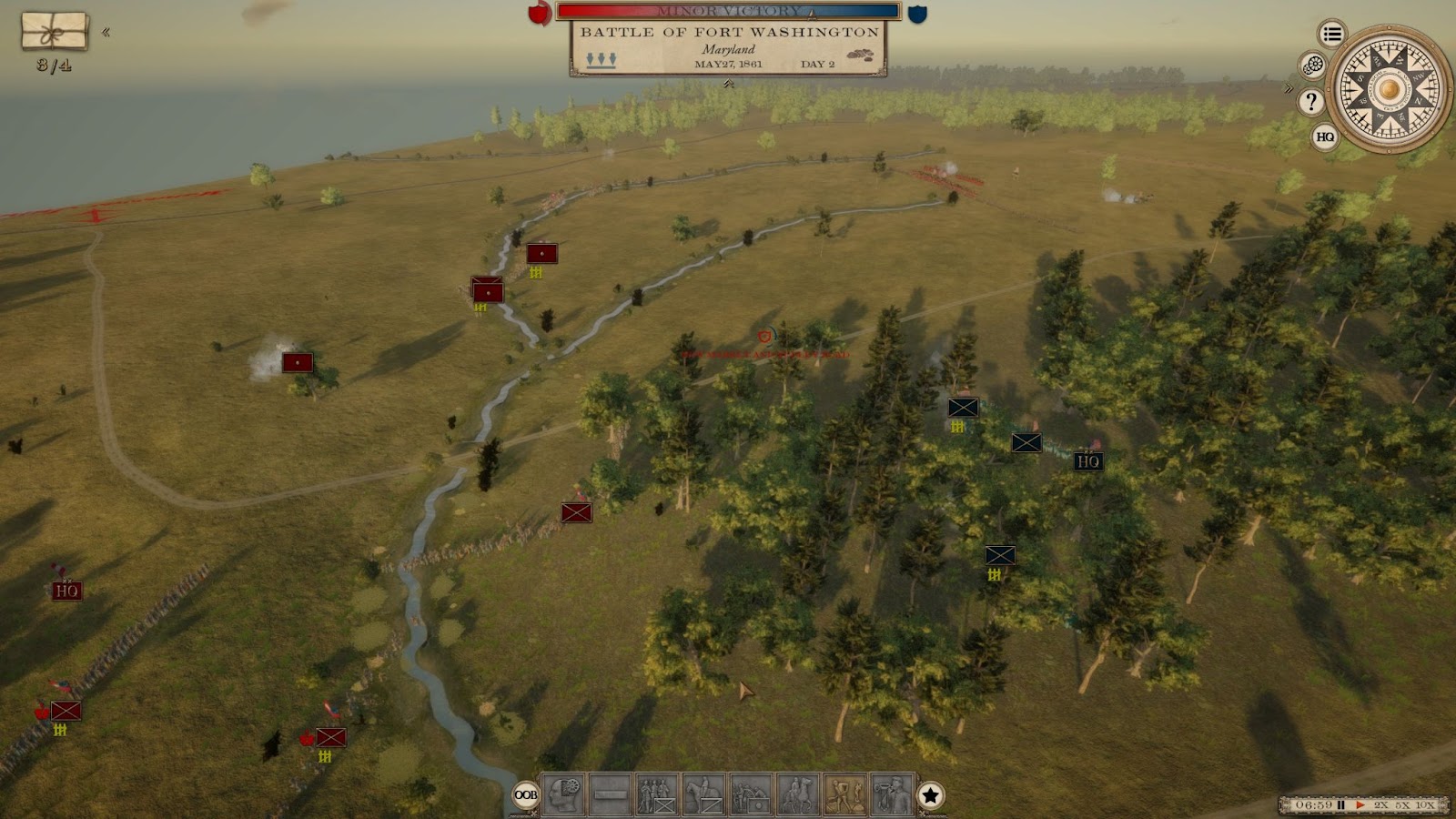Activate the bugler toolbar icon
Viewport: 1456px width, 819px height.
click(892, 795)
